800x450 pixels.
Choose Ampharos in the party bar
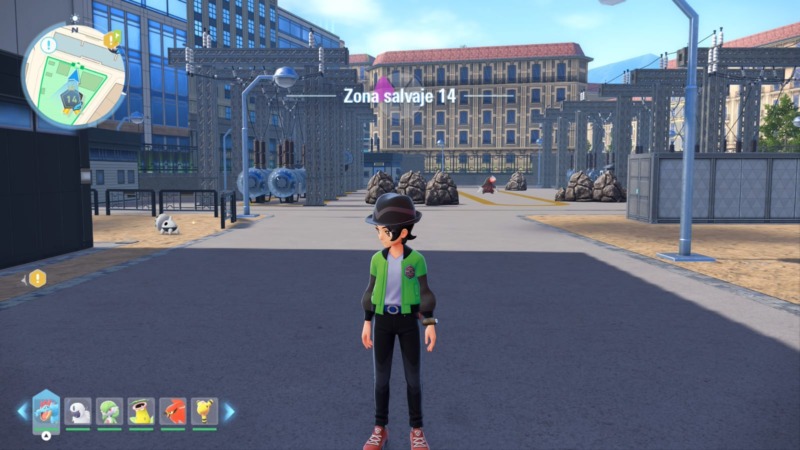coord(204,410)
